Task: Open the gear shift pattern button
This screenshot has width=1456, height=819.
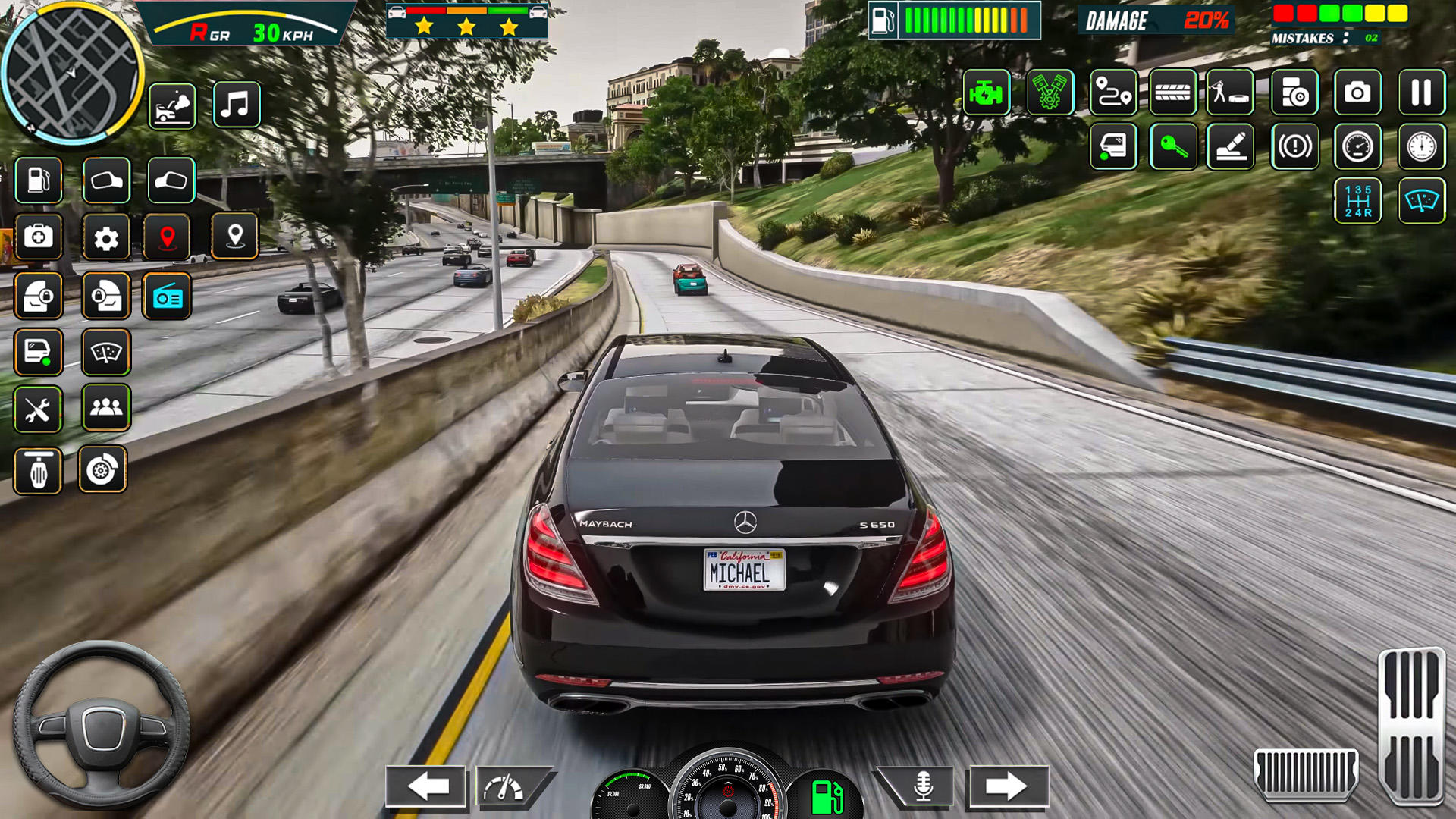Action: pyautogui.click(x=1357, y=202)
